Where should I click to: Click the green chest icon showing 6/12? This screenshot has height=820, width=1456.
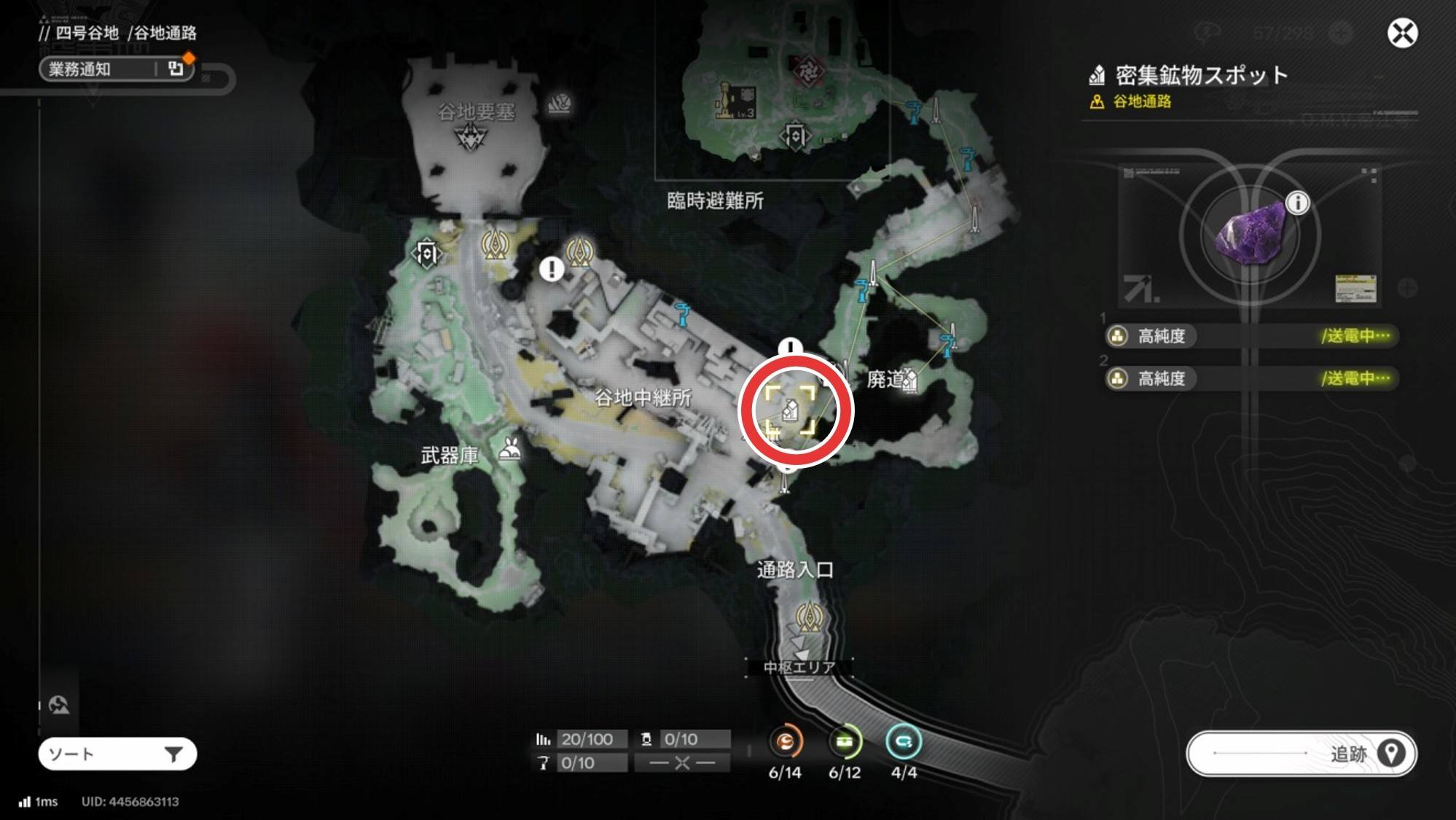[x=845, y=742]
